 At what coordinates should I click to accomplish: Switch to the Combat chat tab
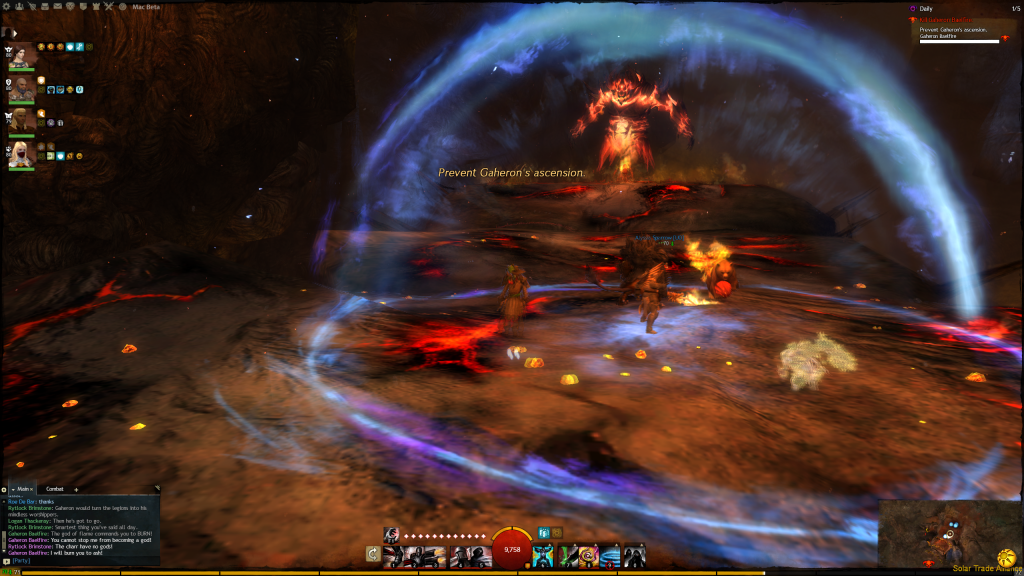(54, 489)
